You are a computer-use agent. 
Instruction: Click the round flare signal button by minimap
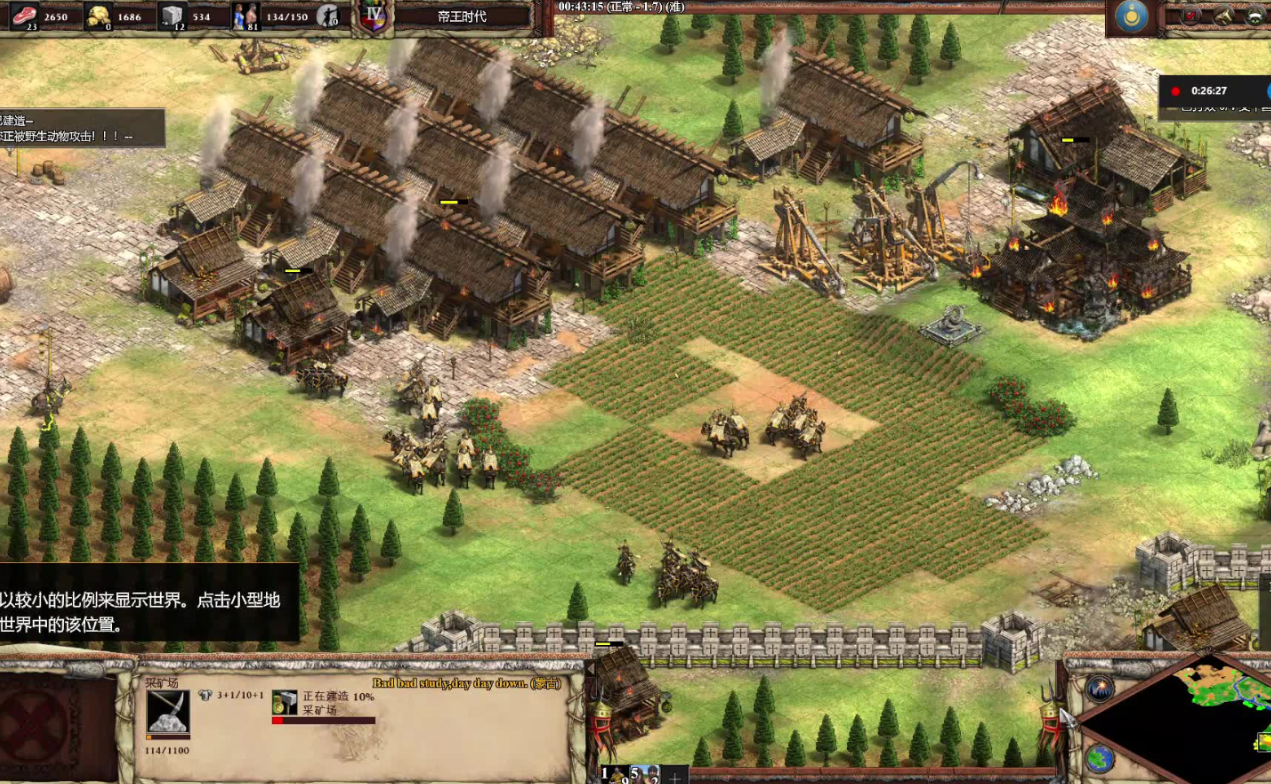(x=1099, y=688)
